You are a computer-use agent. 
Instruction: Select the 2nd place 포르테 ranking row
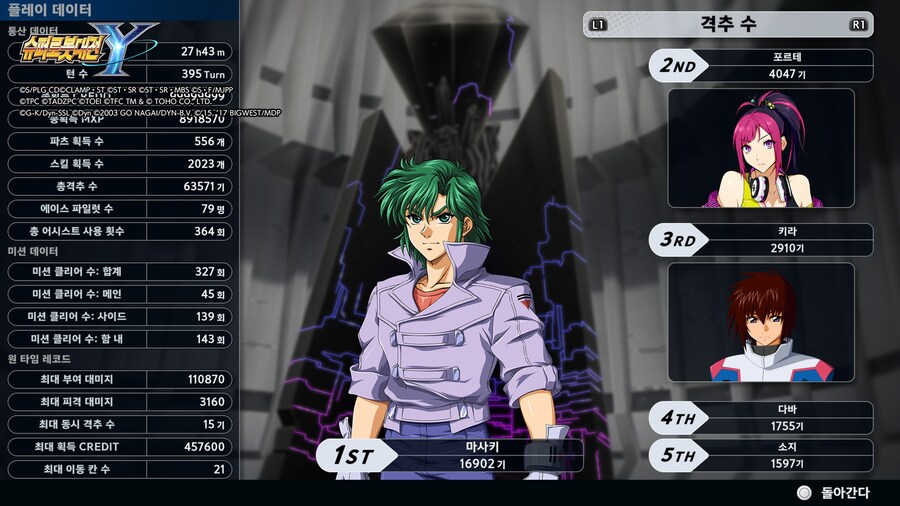(761, 66)
